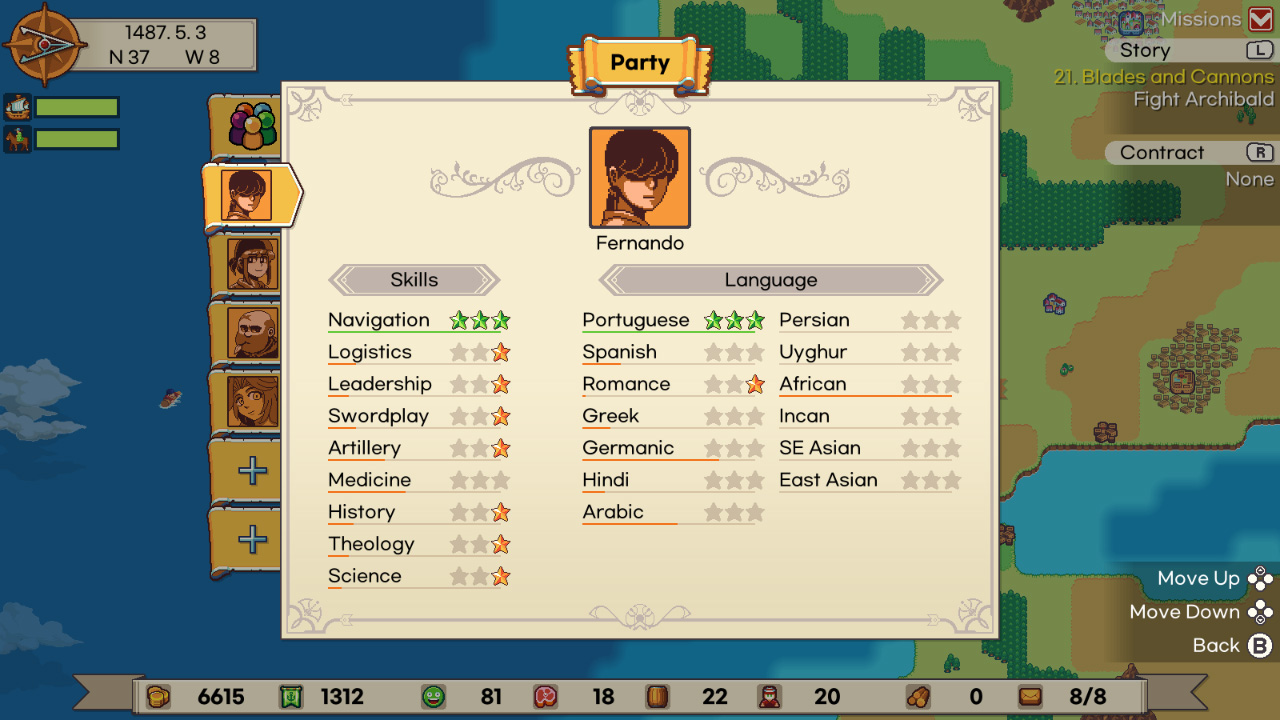Click the morale smiley face icon

tap(450, 697)
